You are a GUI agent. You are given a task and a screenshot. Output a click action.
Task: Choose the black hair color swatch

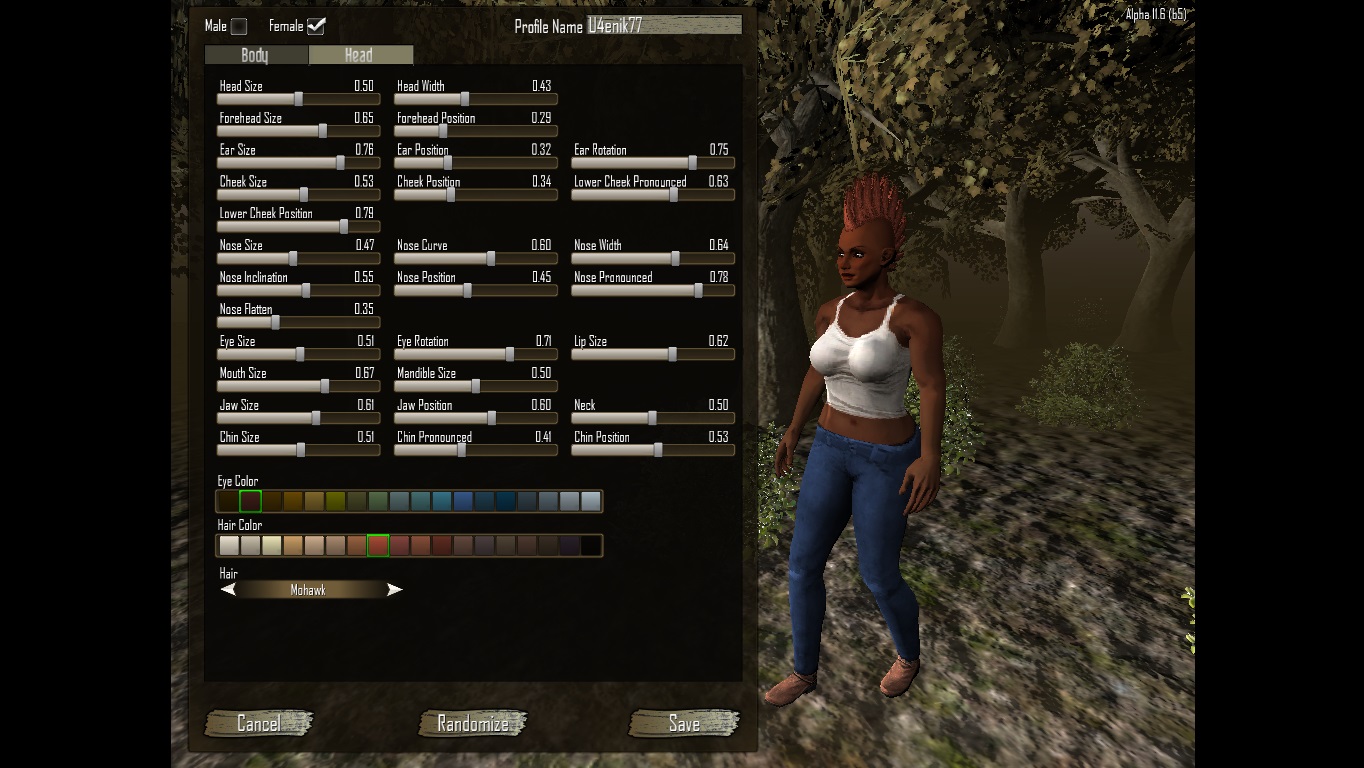tap(591, 545)
